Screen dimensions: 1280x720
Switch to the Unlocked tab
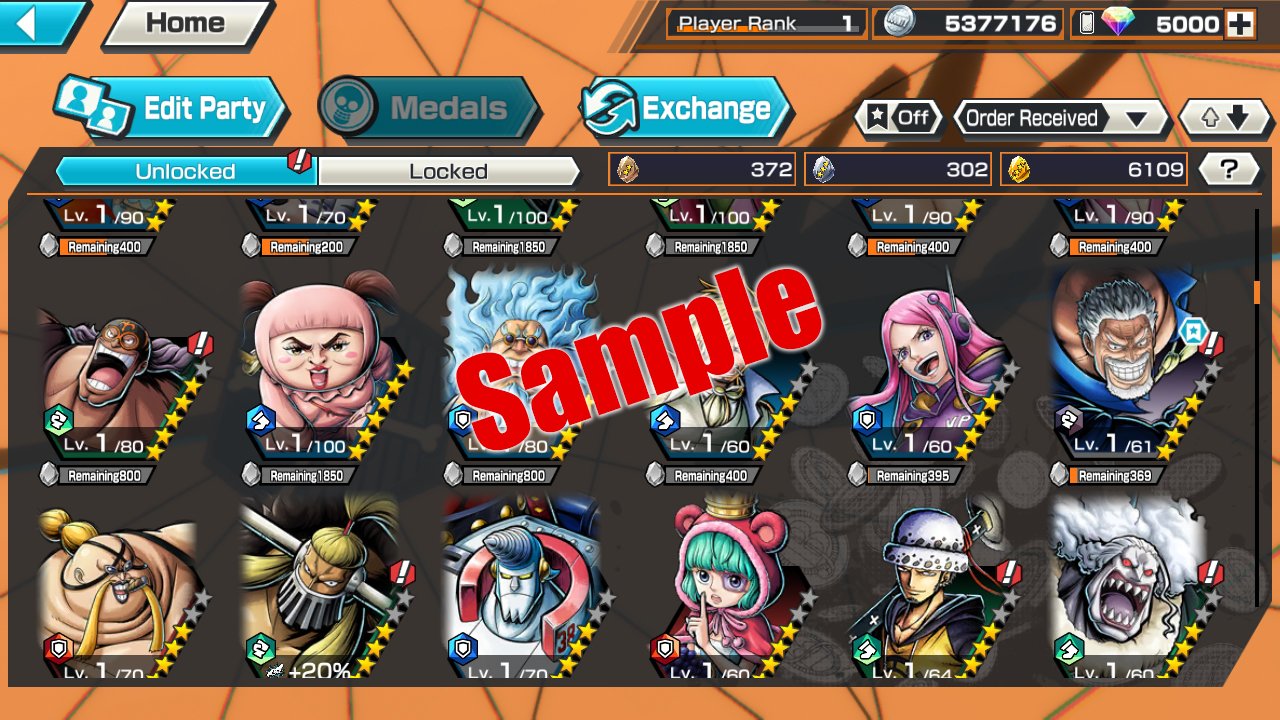pos(186,171)
